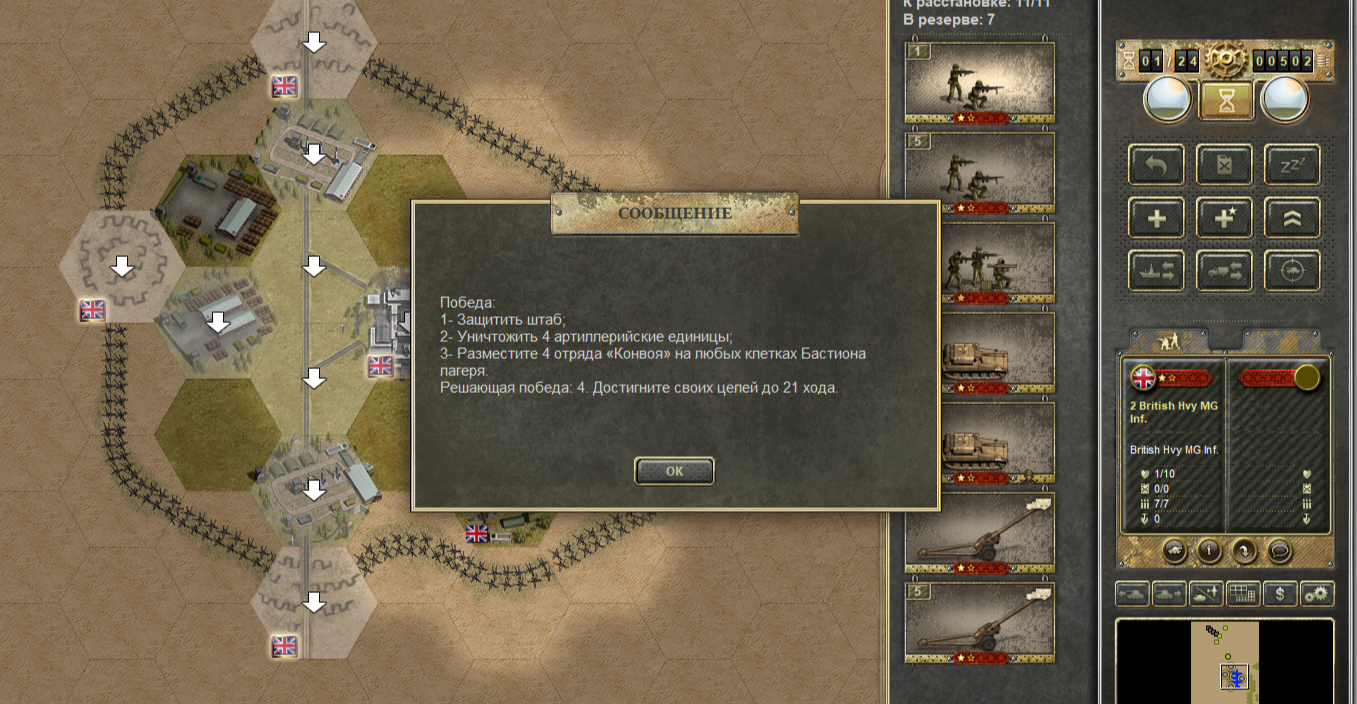
Task: Switch to the infantry silhouette tab
Action: pyautogui.click(x=1168, y=340)
